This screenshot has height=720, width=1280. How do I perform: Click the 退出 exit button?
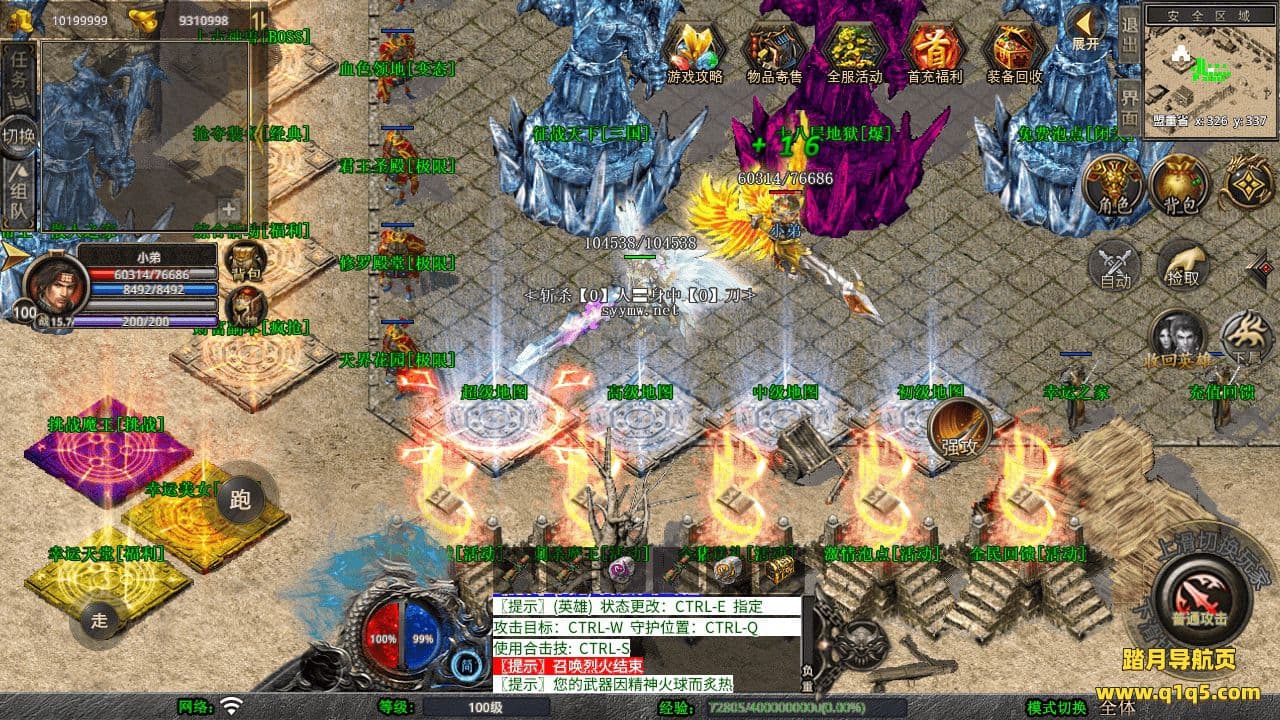coord(1128,37)
